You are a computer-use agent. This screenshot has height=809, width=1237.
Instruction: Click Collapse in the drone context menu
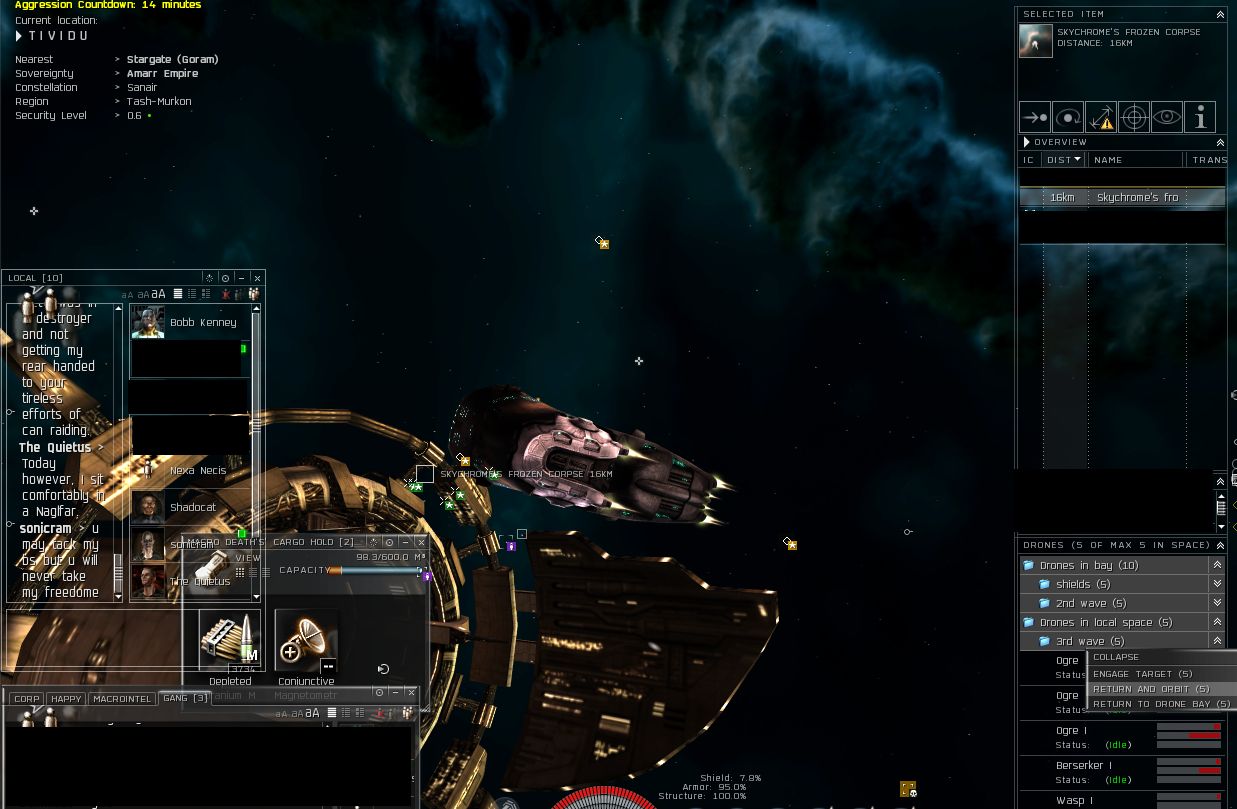(1116, 658)
